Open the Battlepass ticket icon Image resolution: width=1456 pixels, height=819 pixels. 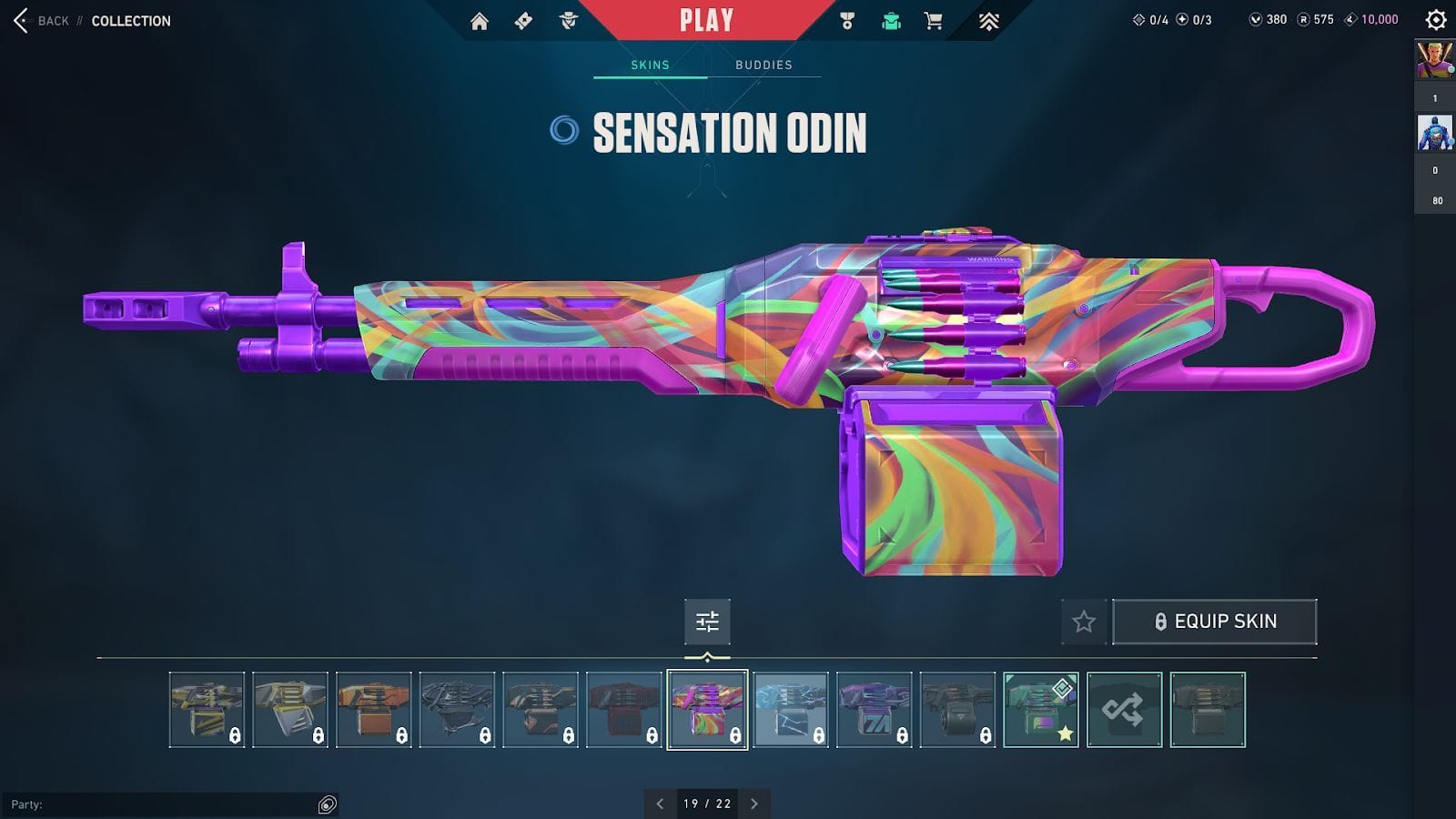click(x=521, y=20)
